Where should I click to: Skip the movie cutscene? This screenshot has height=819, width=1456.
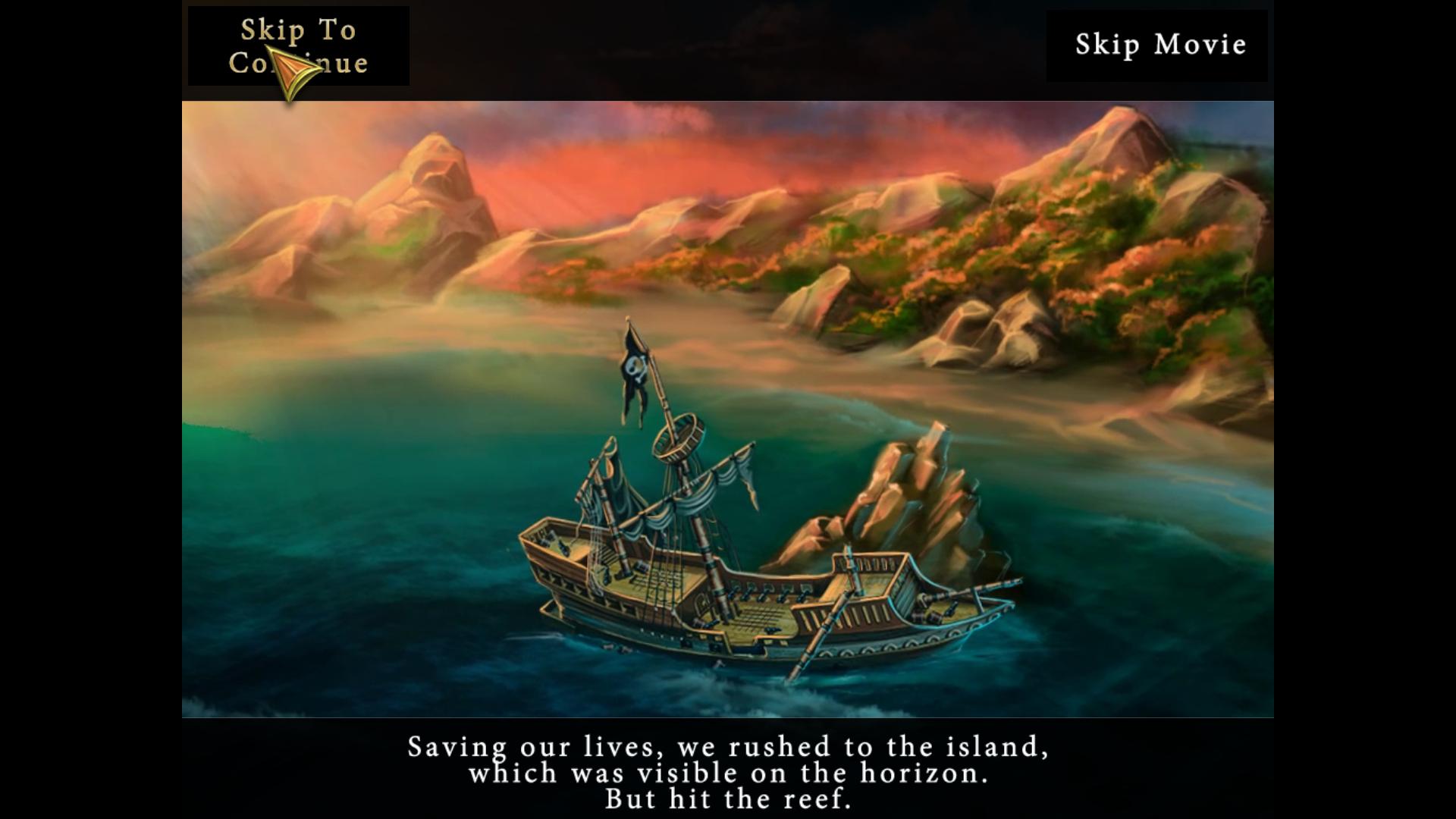click(x=1159, y=45)
